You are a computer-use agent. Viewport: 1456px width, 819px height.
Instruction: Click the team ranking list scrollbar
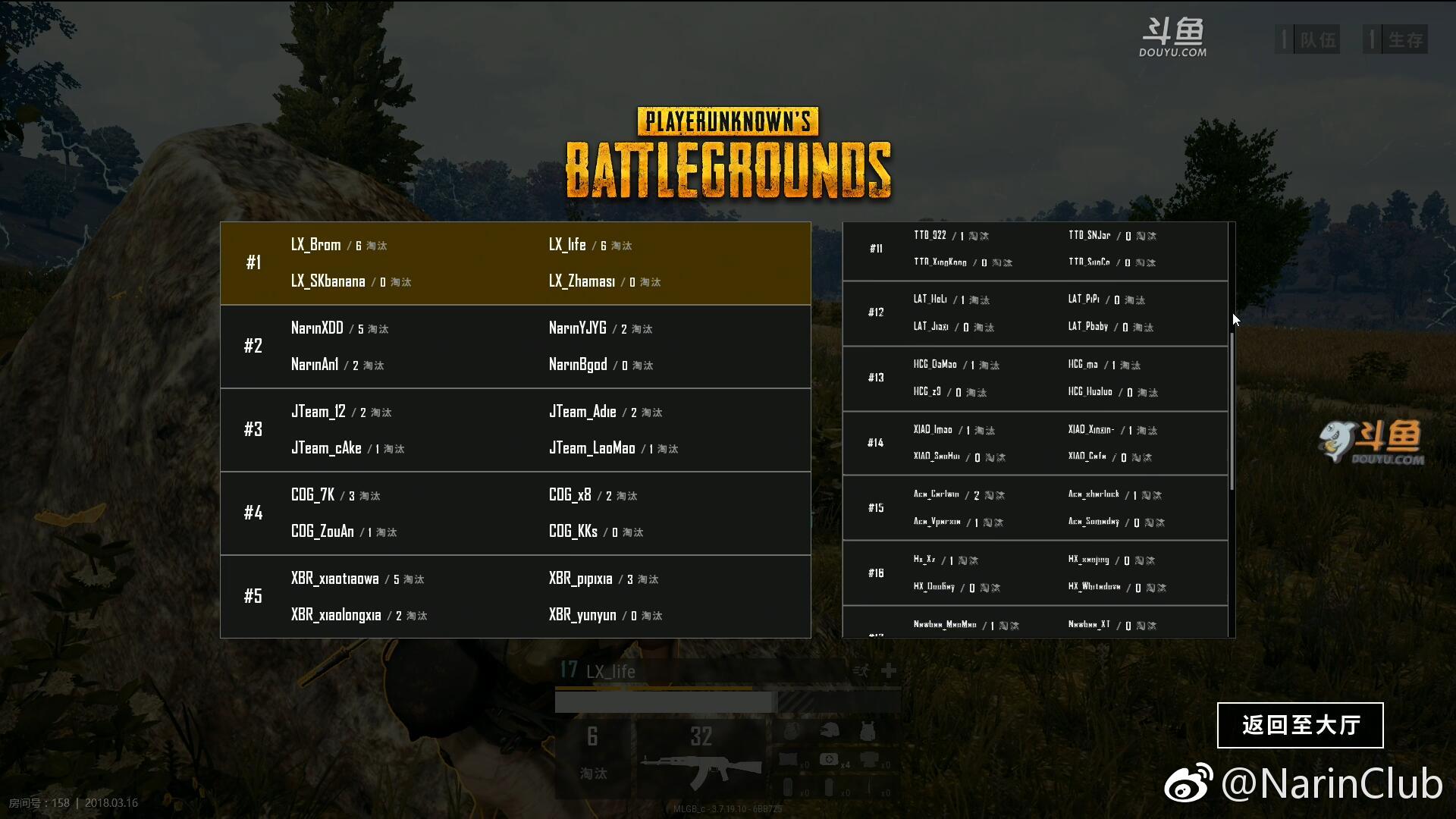[x=1232, y=409]
